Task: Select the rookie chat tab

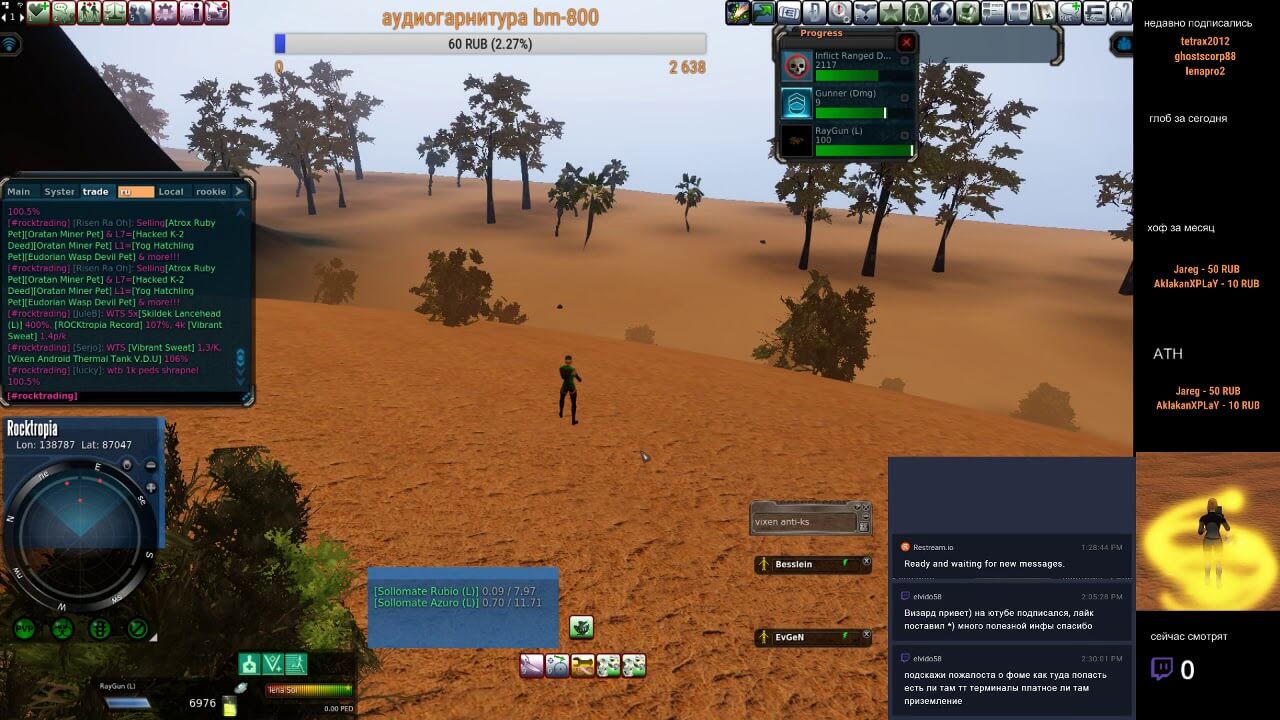Action: tap(211, 191)
